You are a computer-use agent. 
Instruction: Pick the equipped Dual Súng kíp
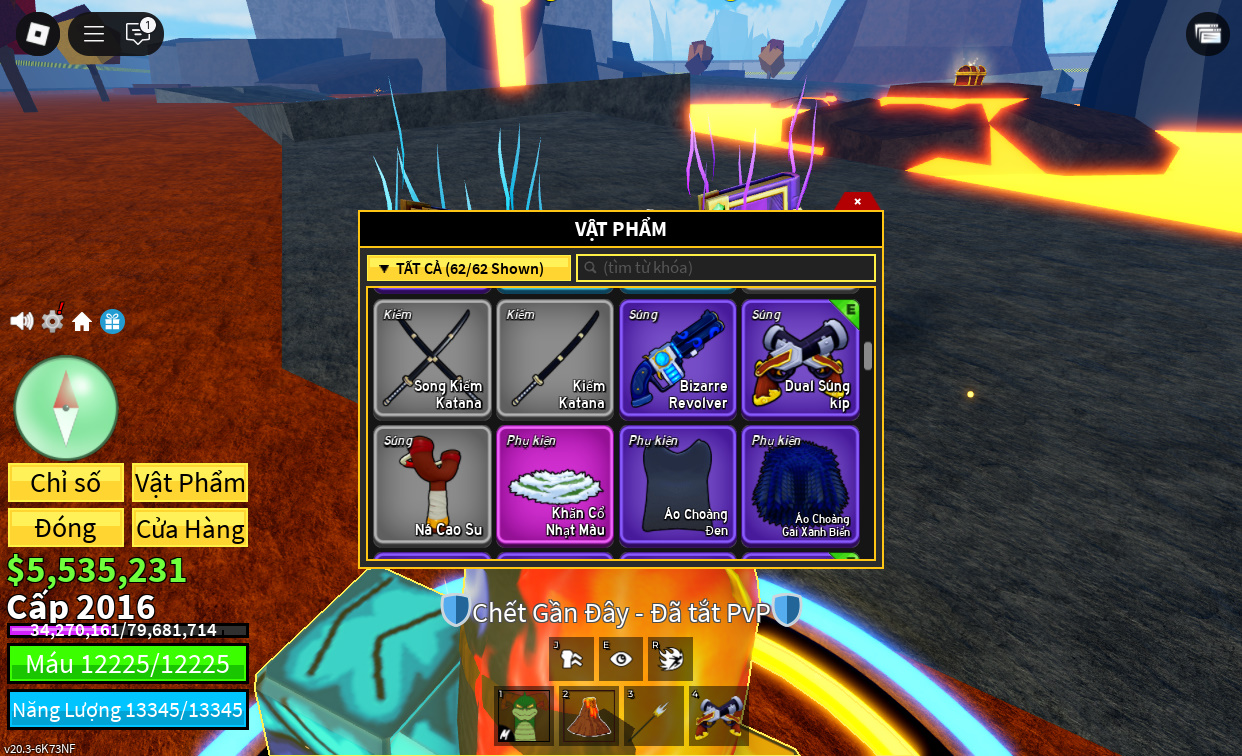click(x=800, y=358)
